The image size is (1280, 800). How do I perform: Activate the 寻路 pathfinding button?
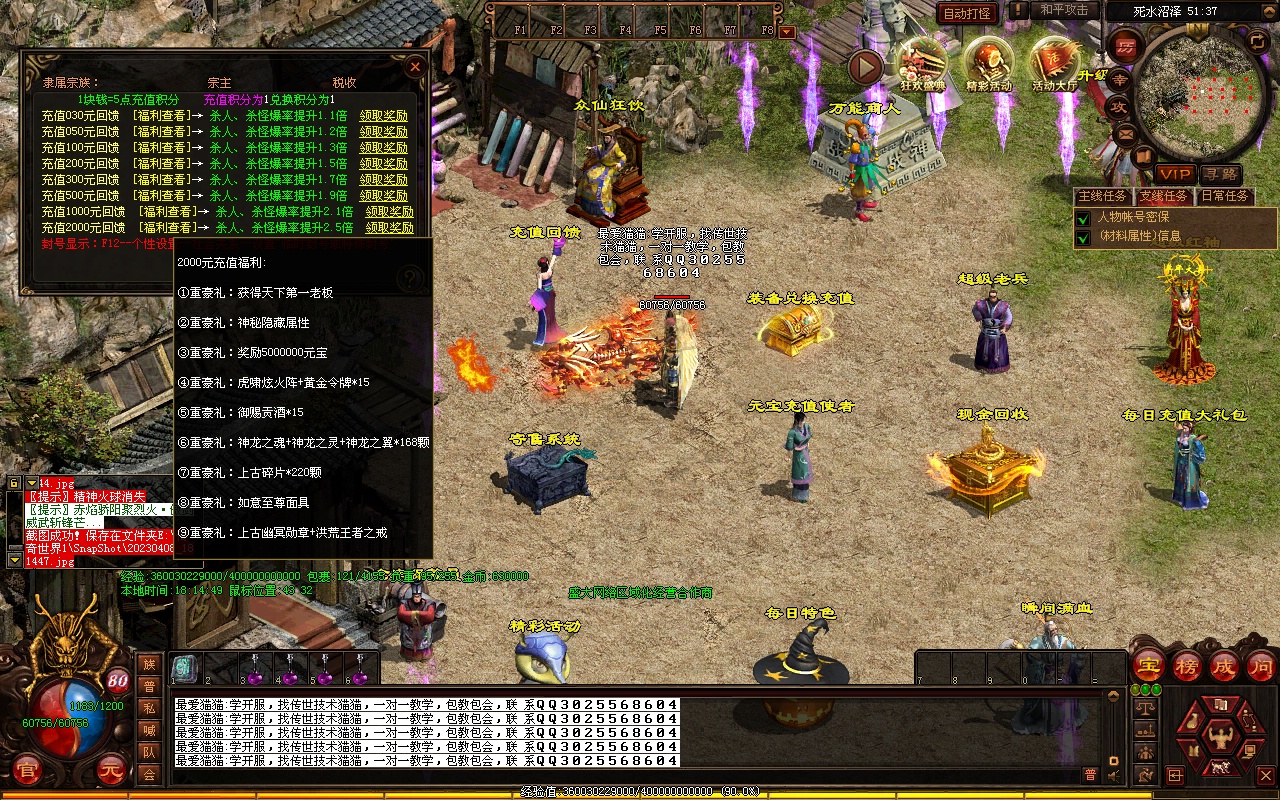click(x=1220, y=174)
